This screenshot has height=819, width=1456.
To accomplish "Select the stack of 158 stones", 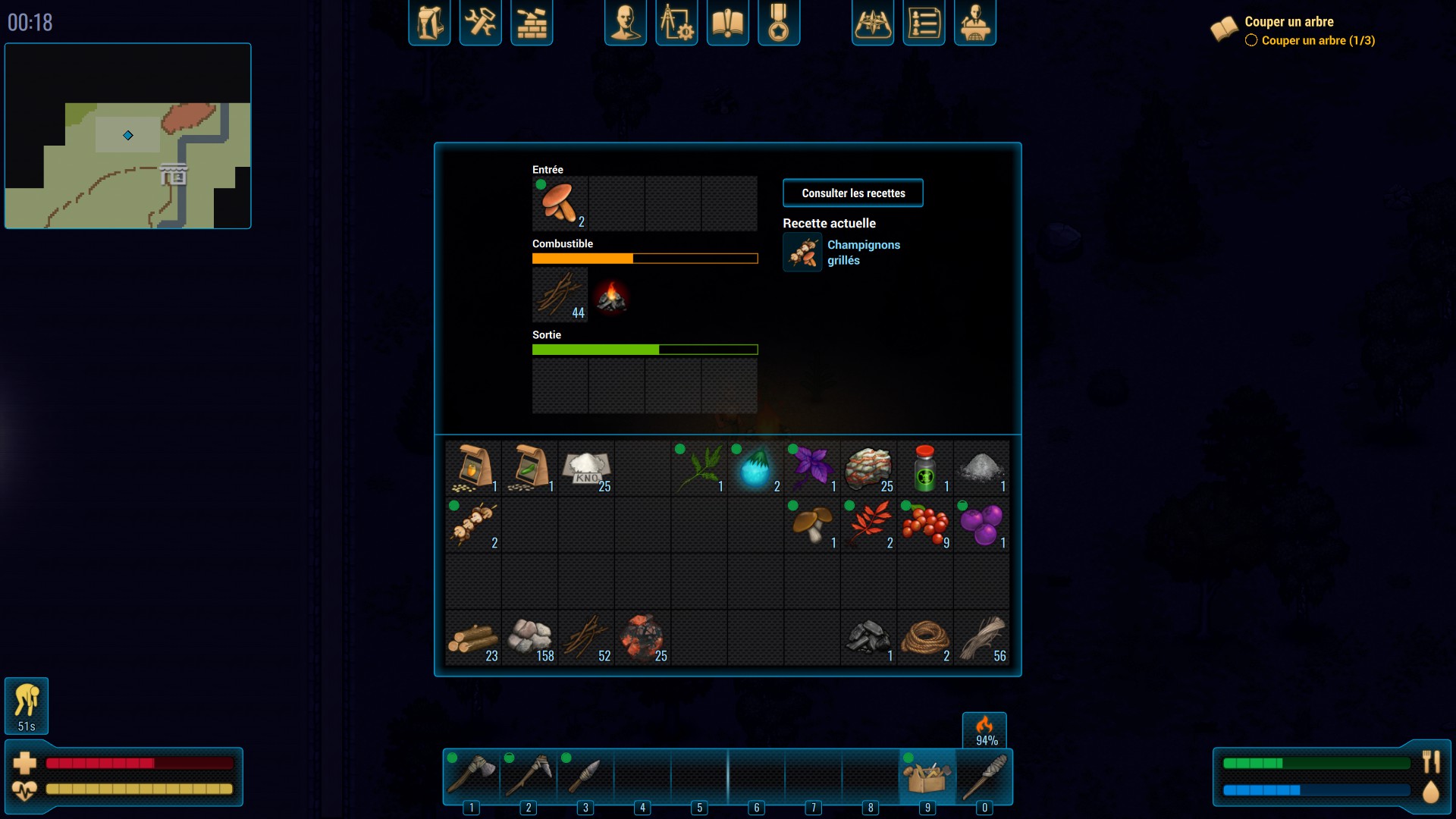I will [530, 639].
